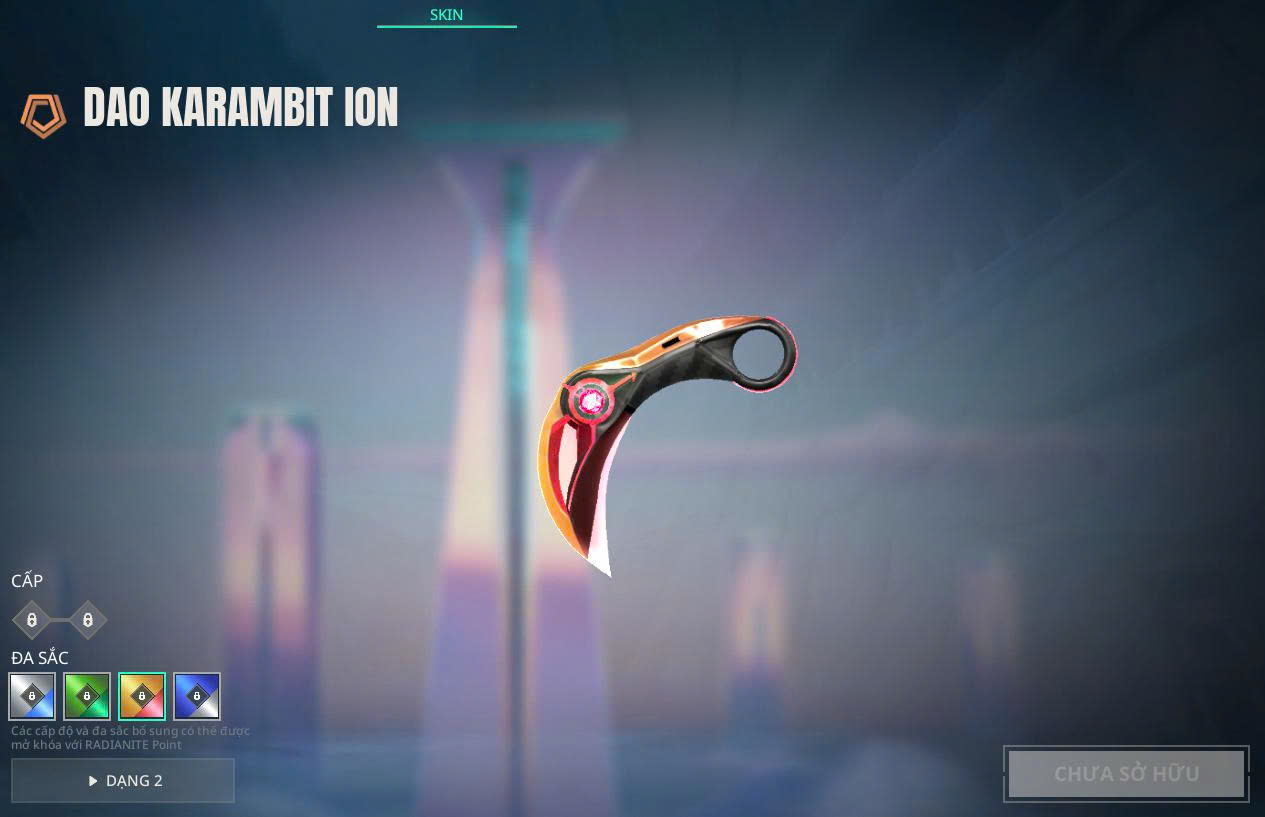
Task: Select the second locked level diamond
Action: pos(88,620)
